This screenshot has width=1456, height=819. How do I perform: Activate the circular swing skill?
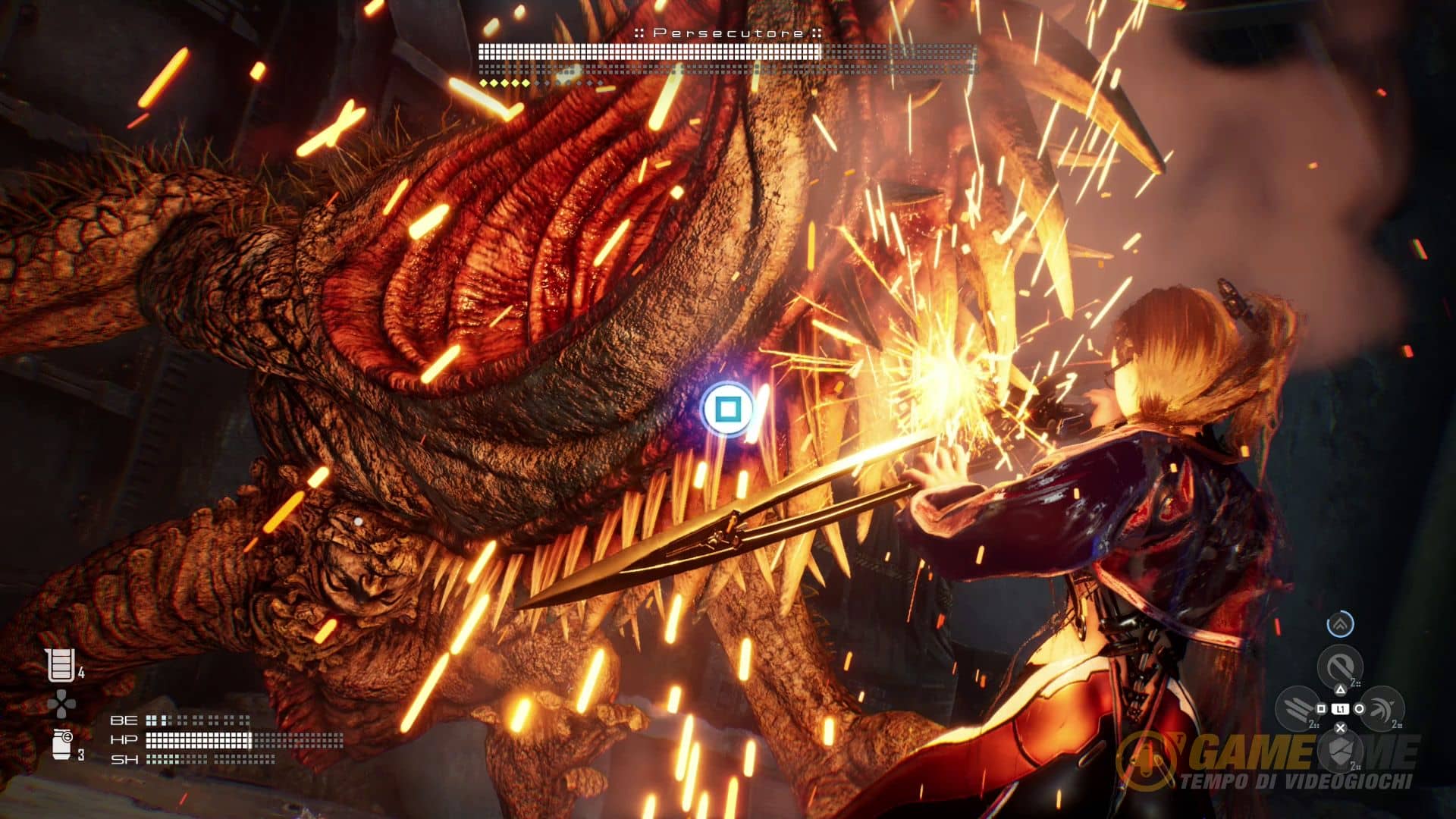1340,667
